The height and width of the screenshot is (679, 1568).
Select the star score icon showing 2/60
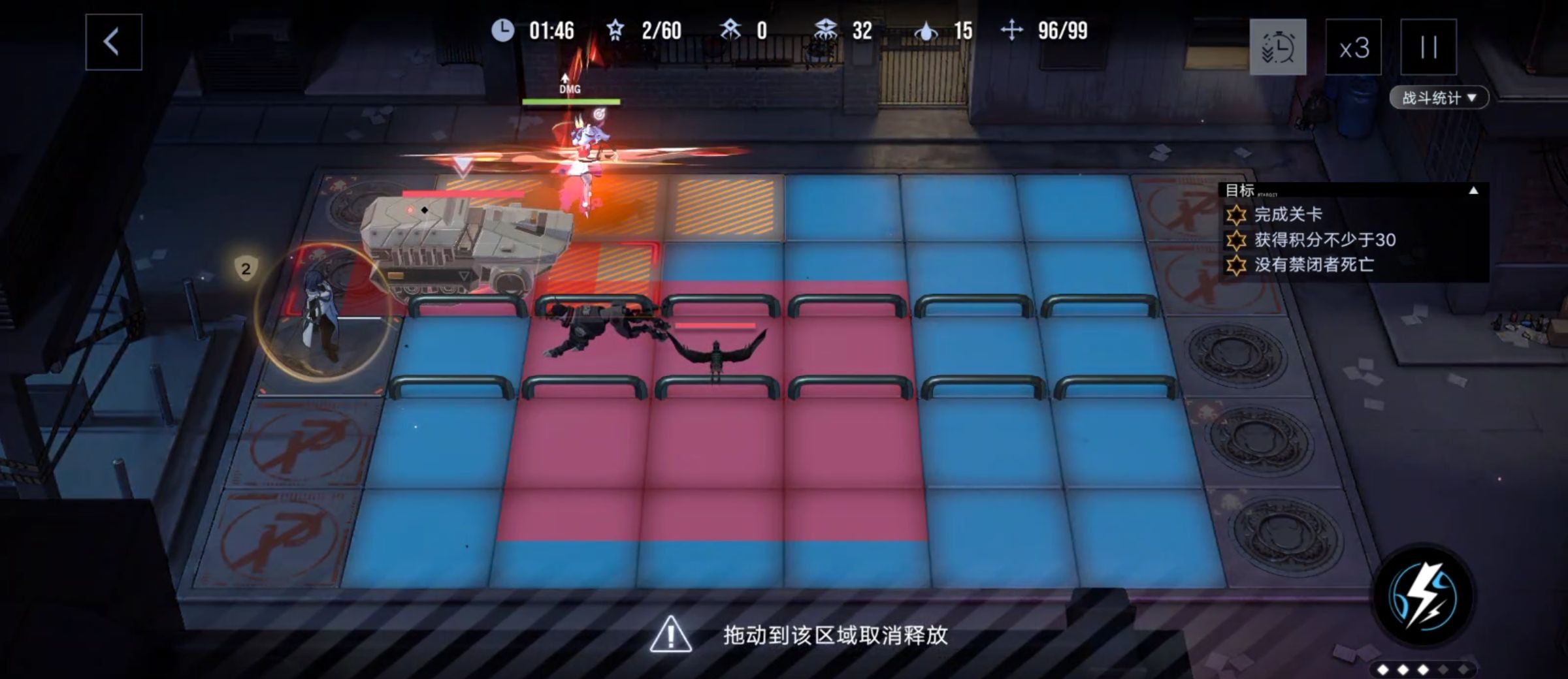tap(615, 30)
